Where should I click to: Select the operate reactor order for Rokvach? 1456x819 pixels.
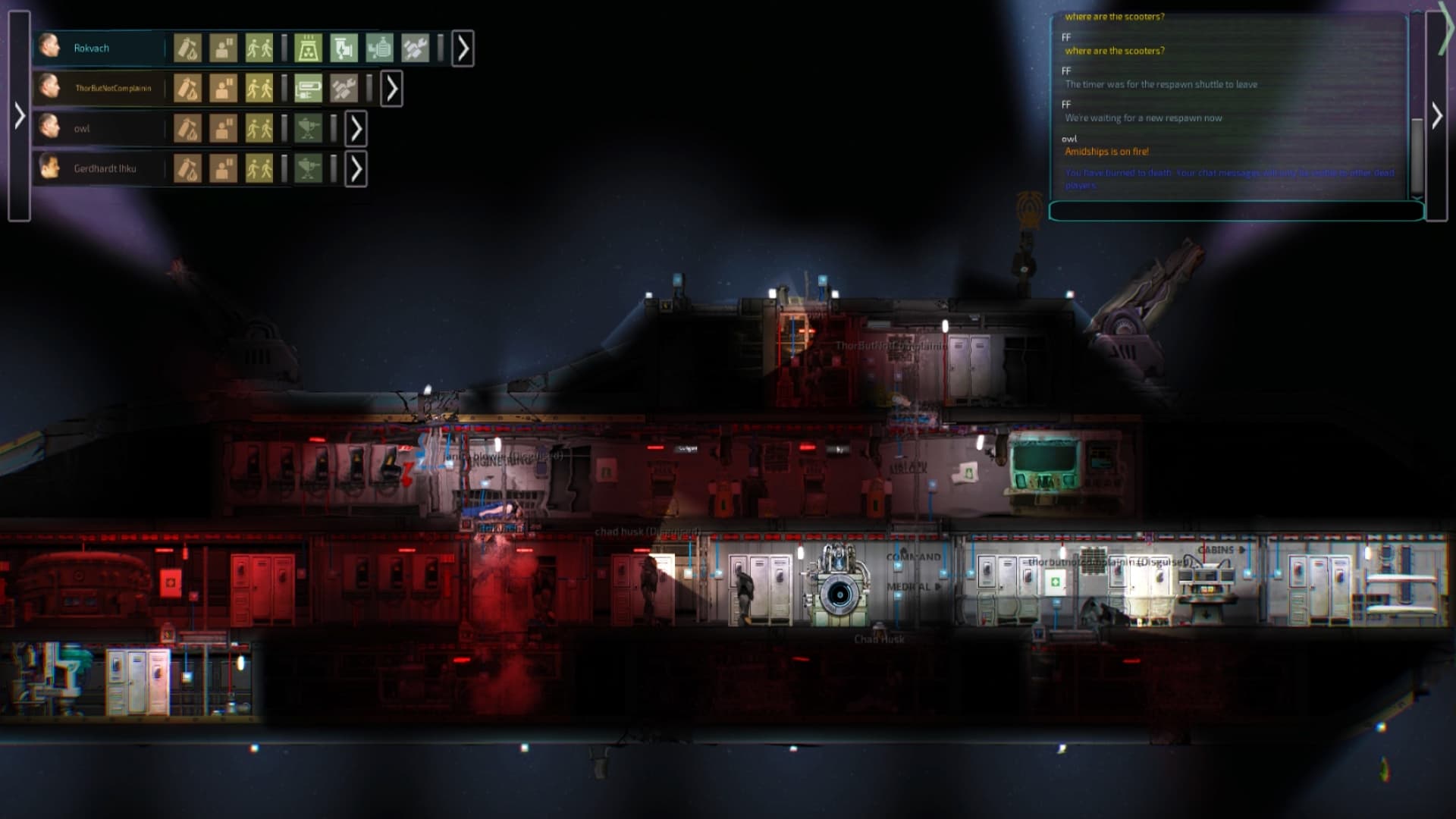[309, 47]
